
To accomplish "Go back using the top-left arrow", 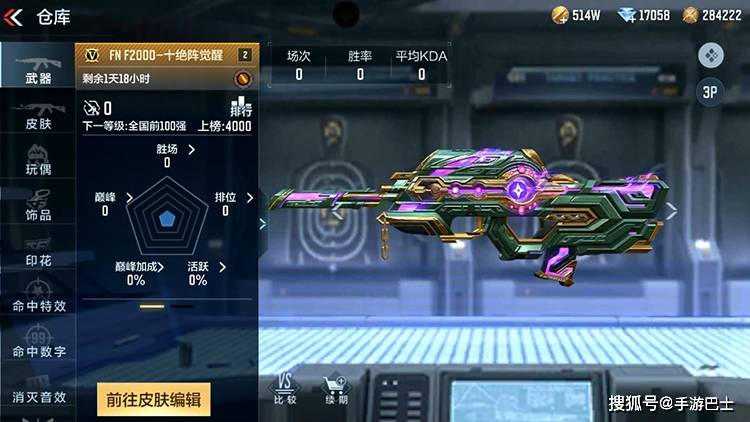I will pos(14,16).
